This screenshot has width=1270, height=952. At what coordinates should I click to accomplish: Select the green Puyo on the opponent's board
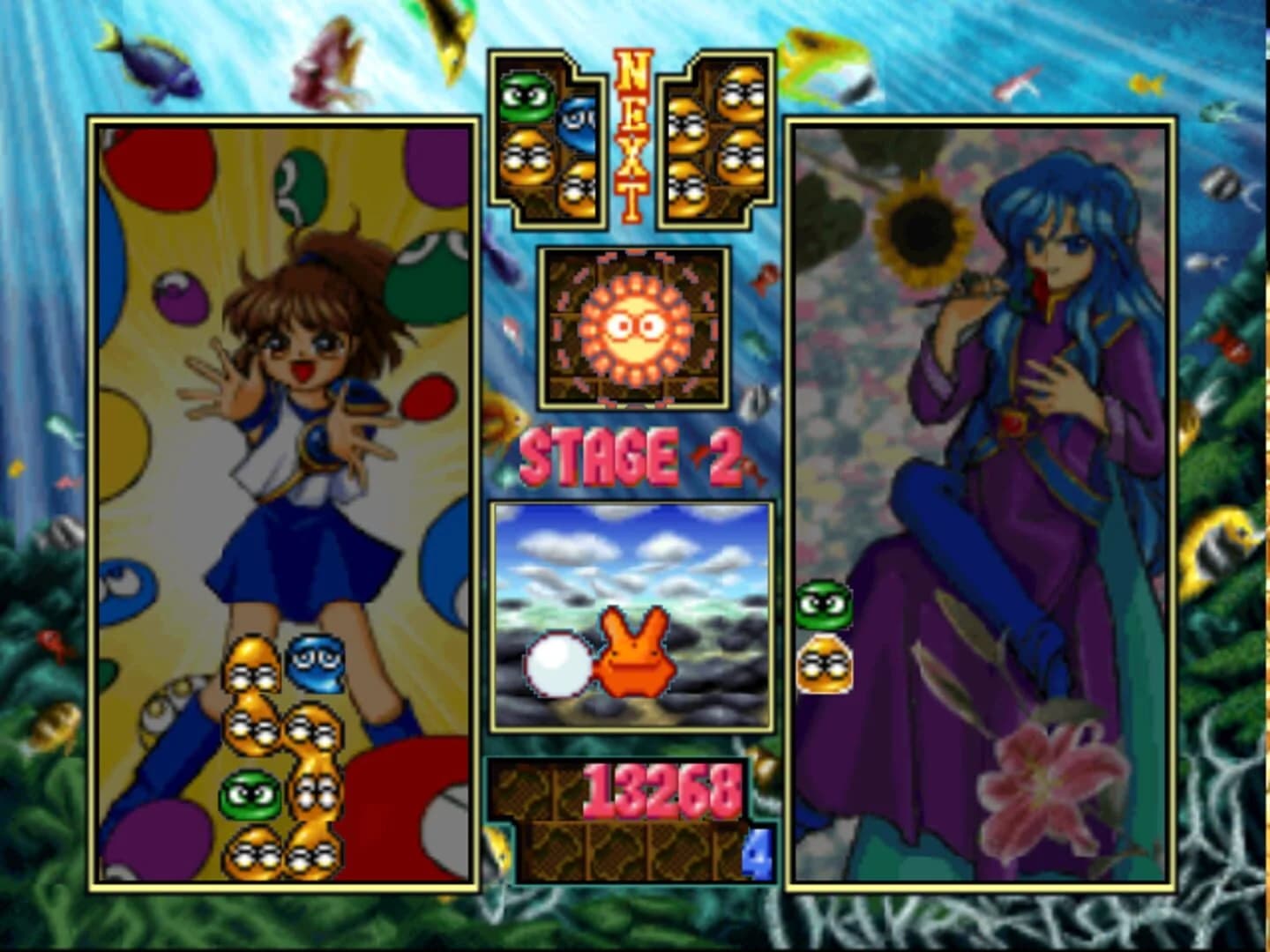[823, 605]
